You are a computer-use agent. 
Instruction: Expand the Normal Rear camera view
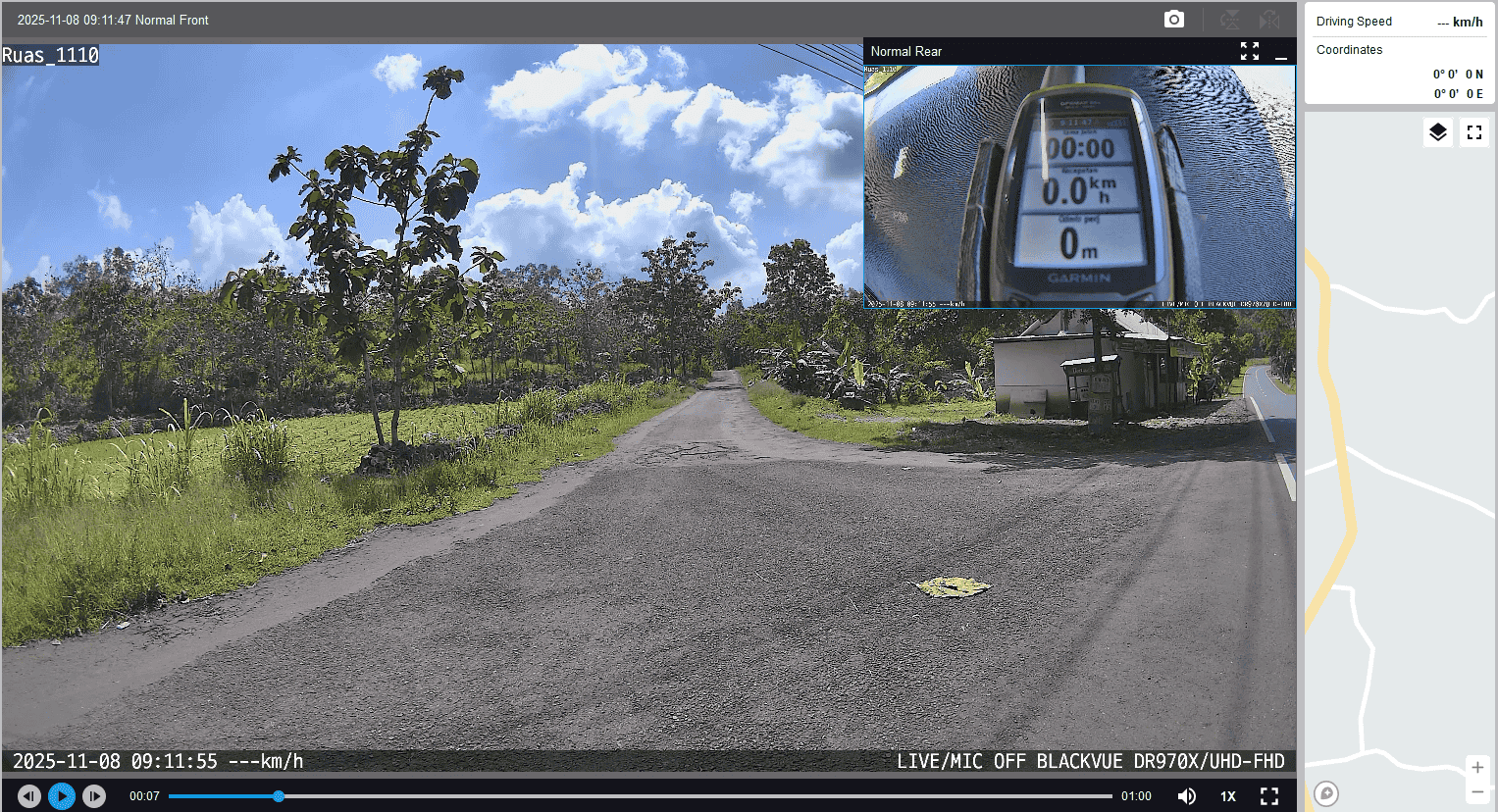[x=1249, y=51]
